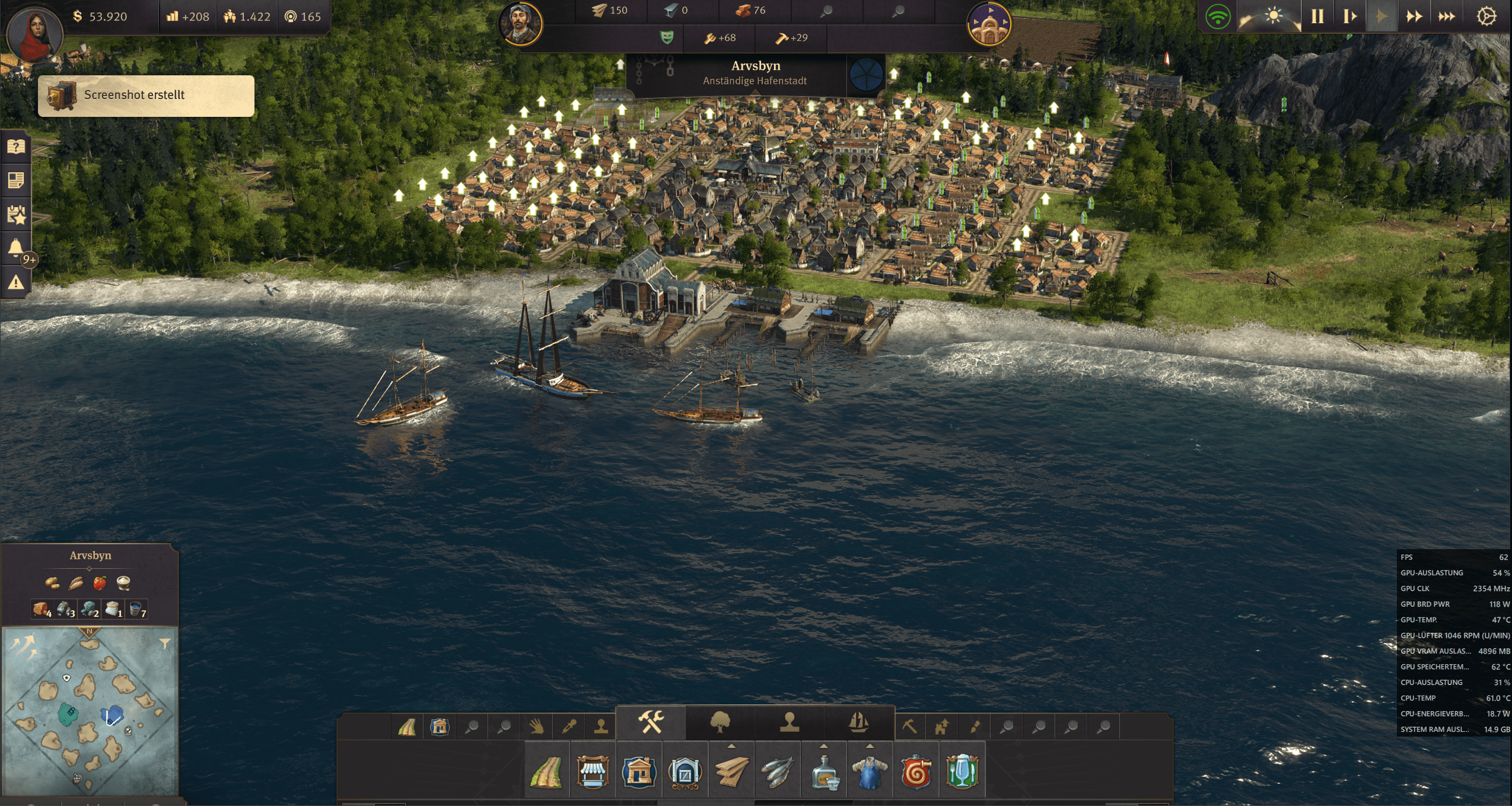The image size is (1512, 806).
Task: Open the newspaper panel
Action: click(x=16, y=180)
